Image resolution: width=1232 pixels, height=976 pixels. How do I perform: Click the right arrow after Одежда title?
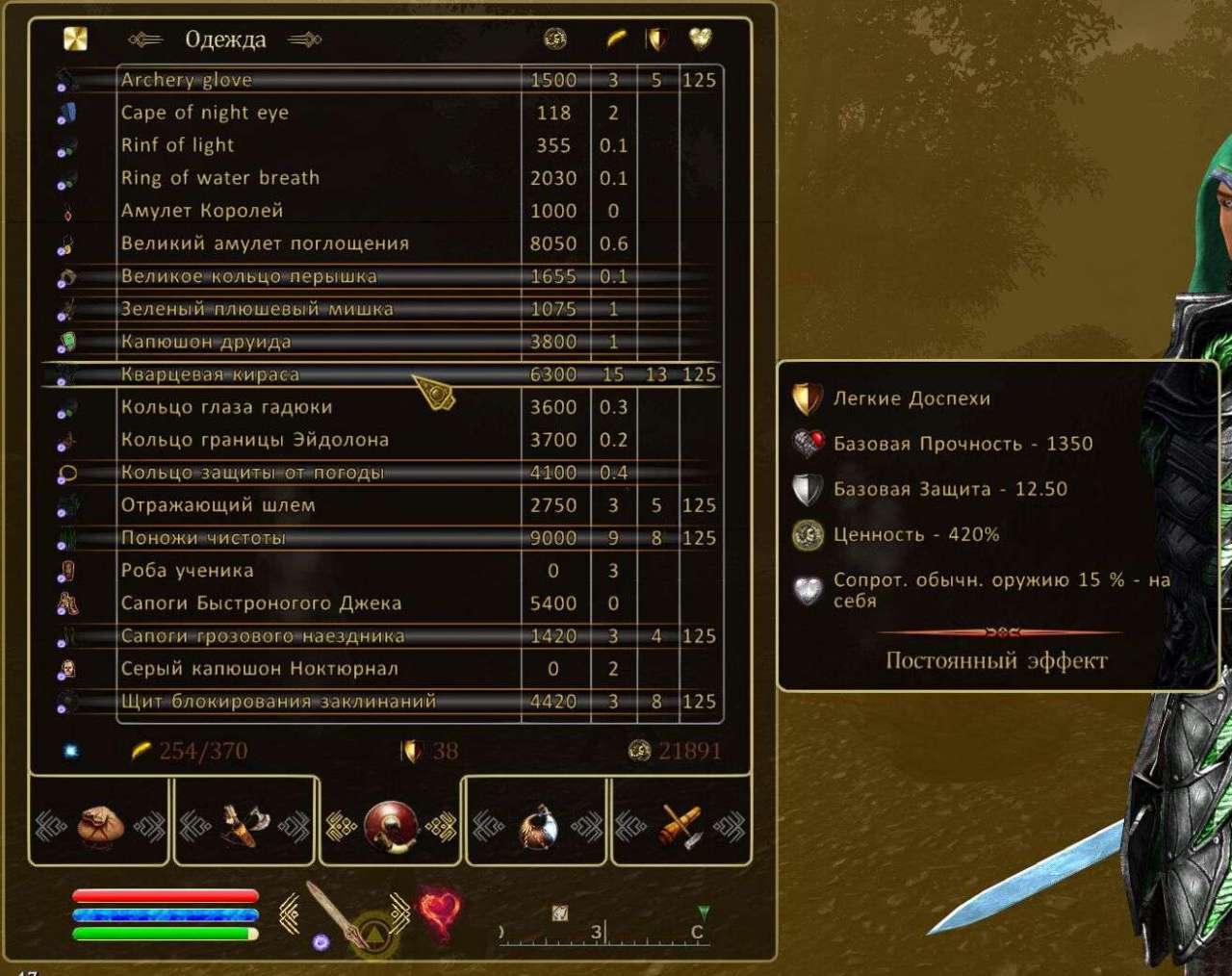(303, 40)
